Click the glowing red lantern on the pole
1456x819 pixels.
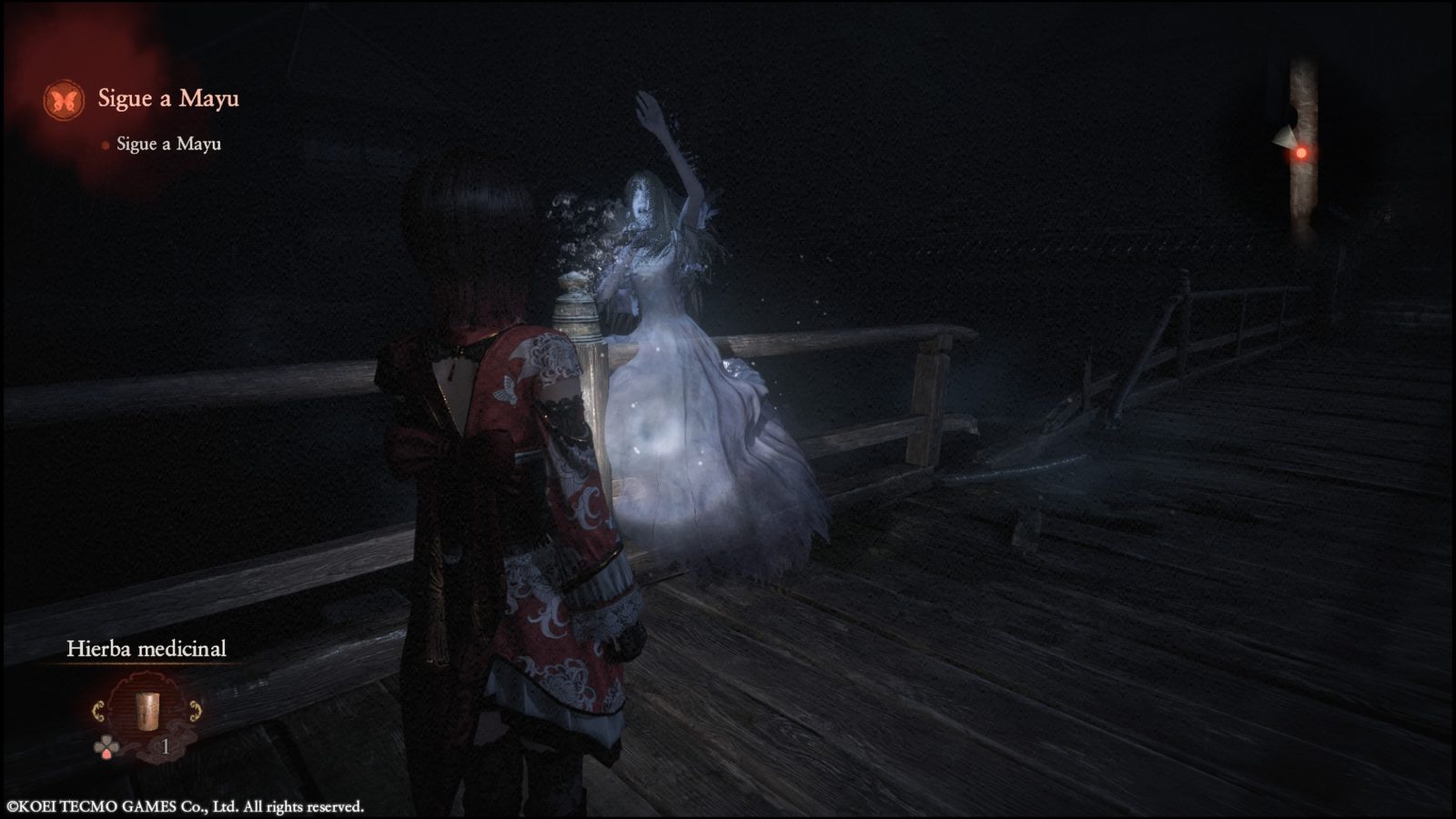tap(1300, 154)
